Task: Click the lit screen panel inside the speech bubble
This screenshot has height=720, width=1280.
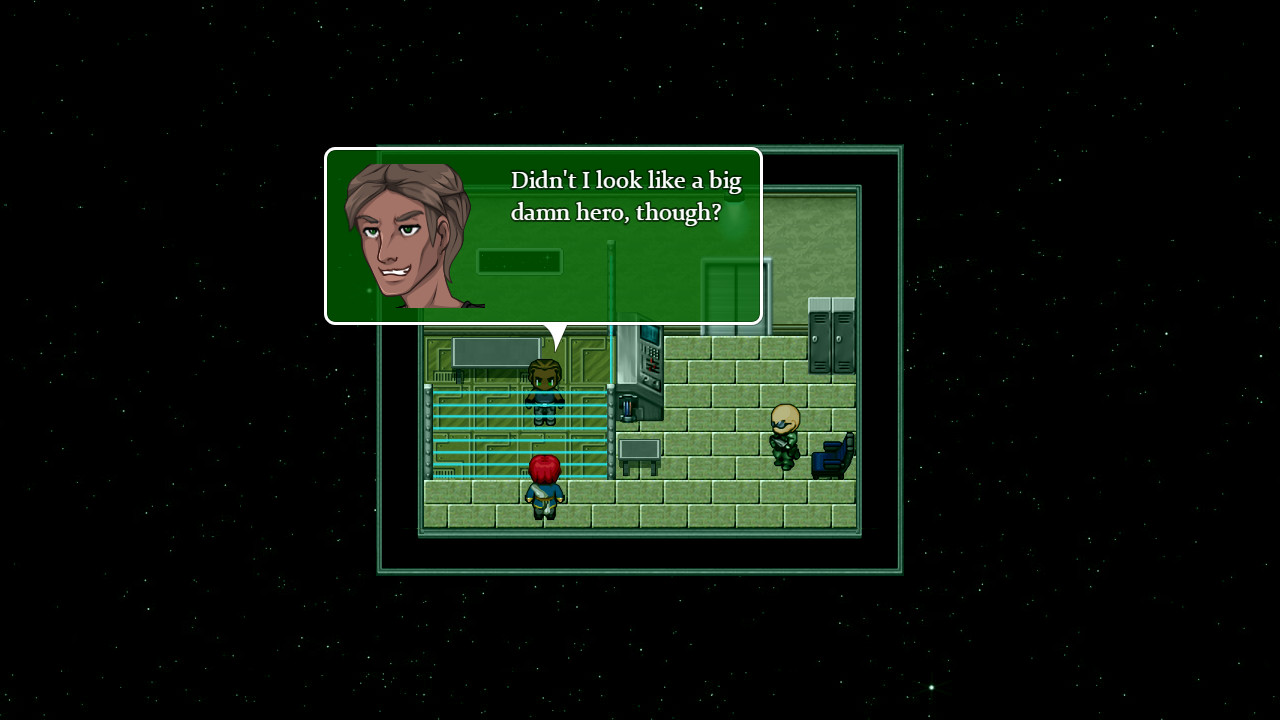Action: pos(520,260)
